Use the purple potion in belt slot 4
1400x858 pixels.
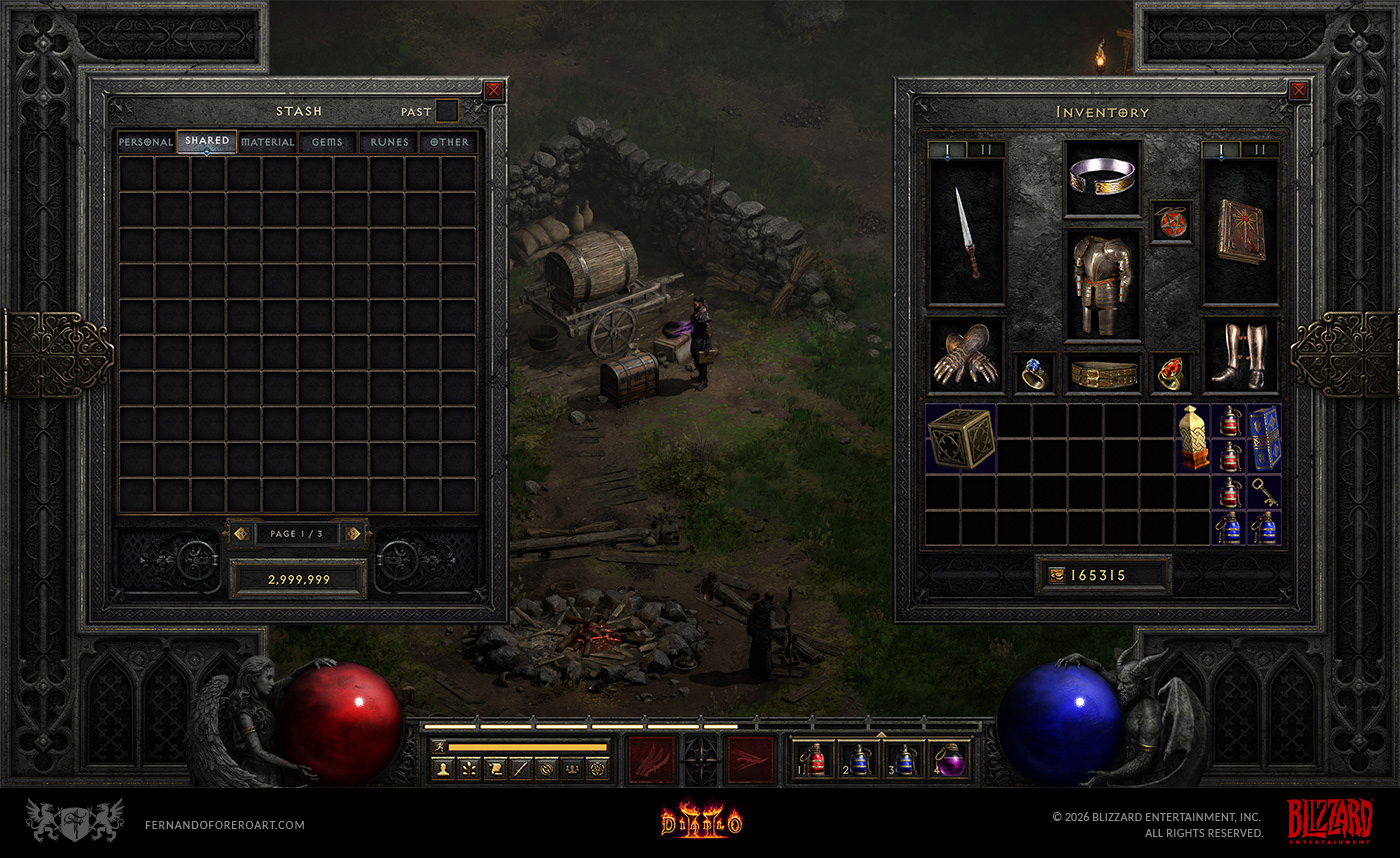click(951, 760)
